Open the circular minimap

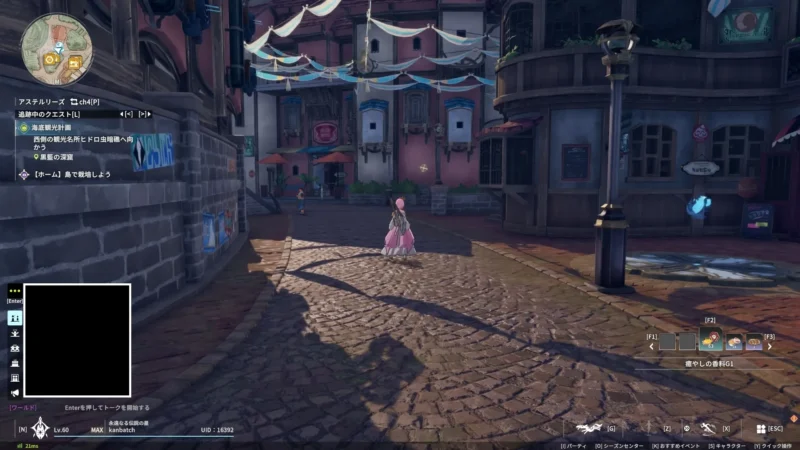[56, 48]
